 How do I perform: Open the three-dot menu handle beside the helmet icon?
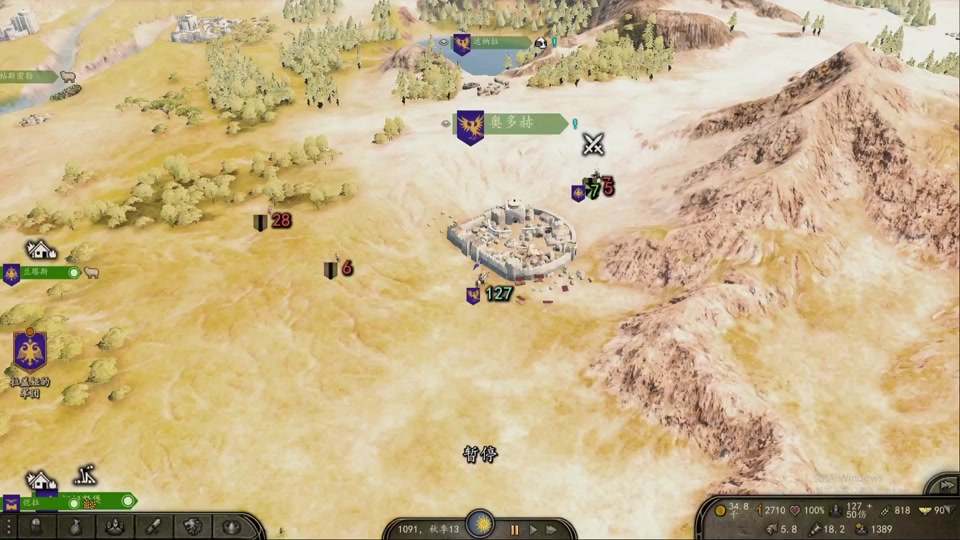pos(9,526)
